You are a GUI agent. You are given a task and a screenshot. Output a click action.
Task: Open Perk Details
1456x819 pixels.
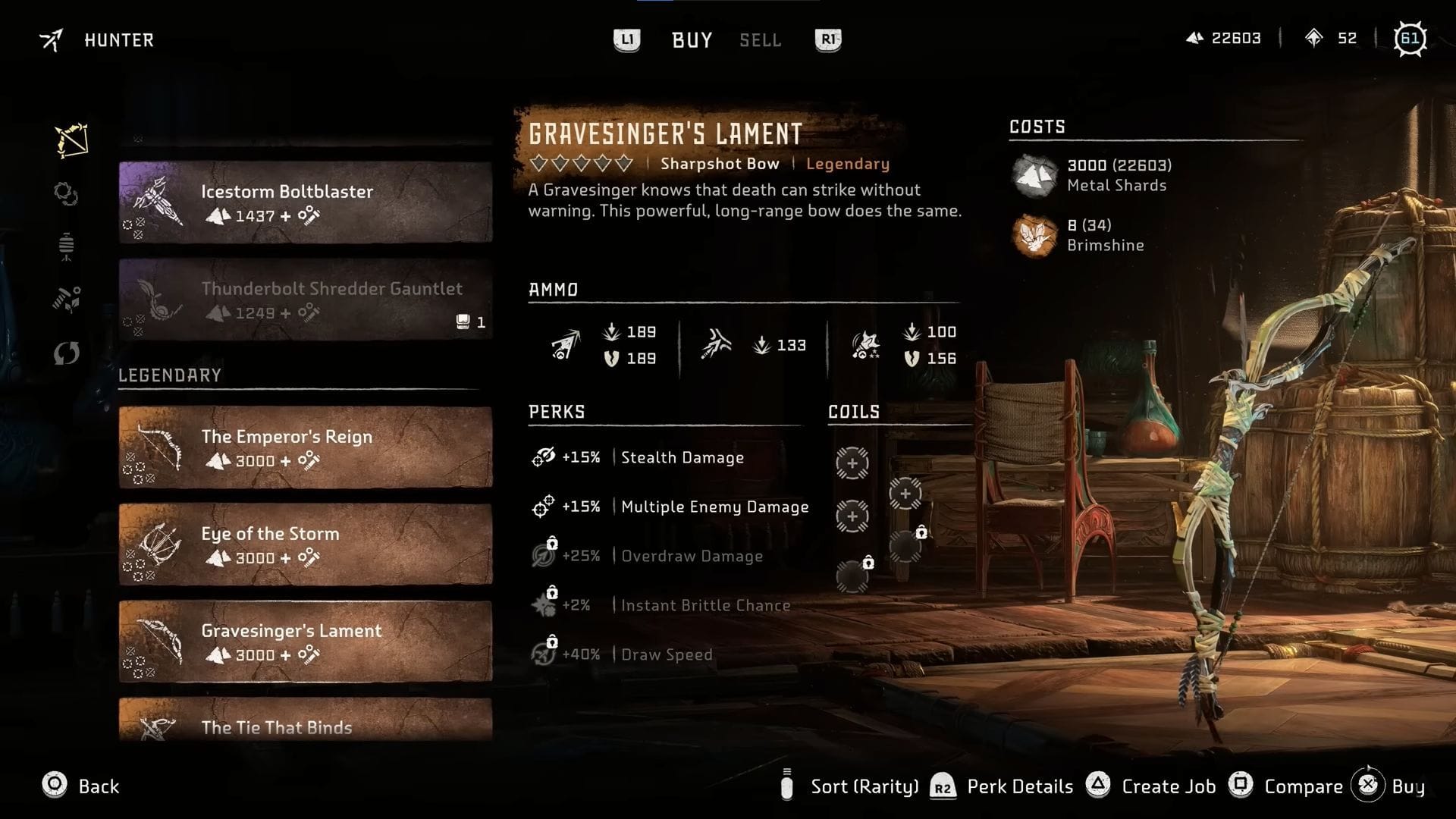[x=1019, y=786]
